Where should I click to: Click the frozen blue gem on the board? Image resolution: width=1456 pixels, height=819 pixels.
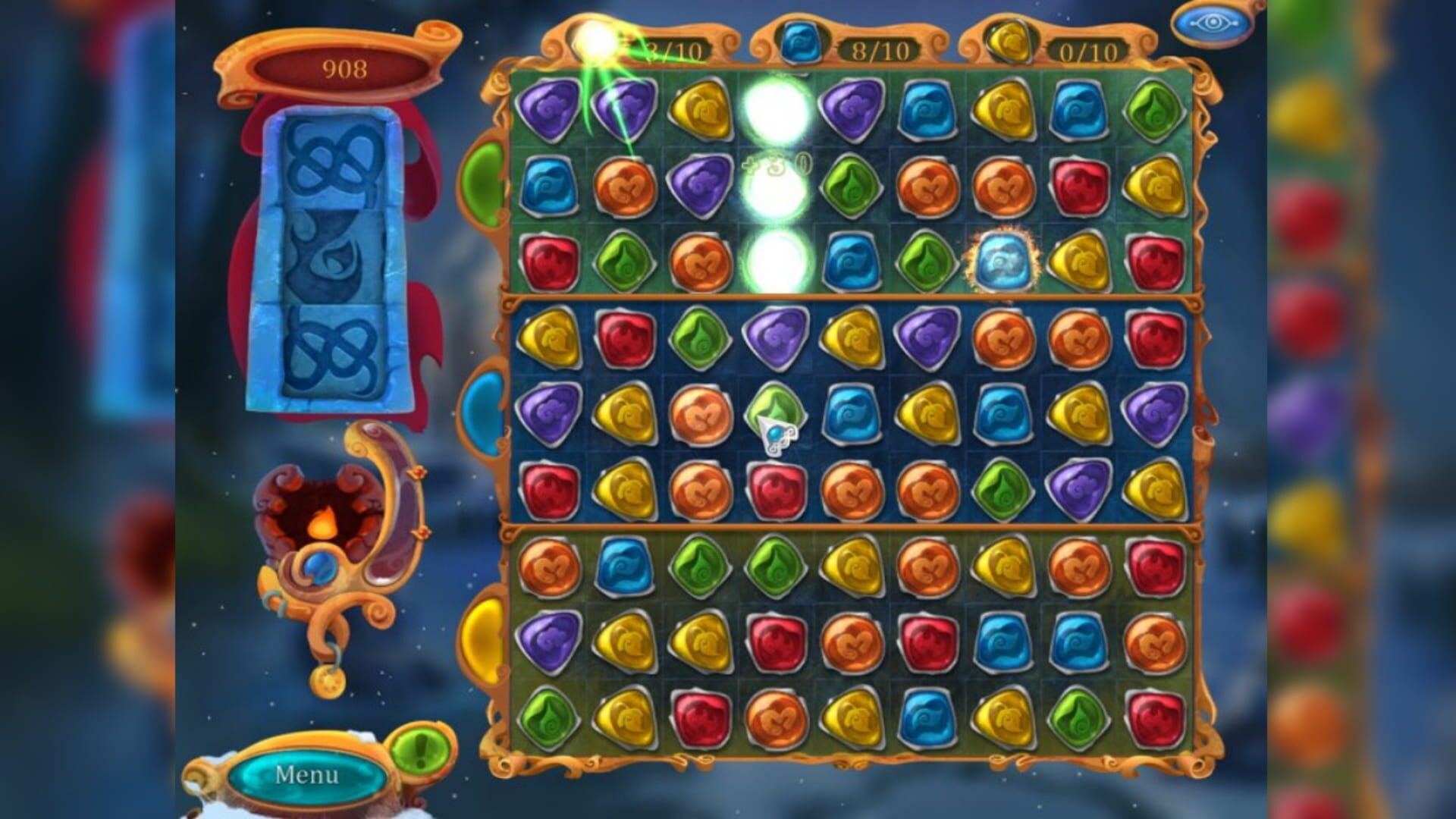click(x=1003, y=262)
